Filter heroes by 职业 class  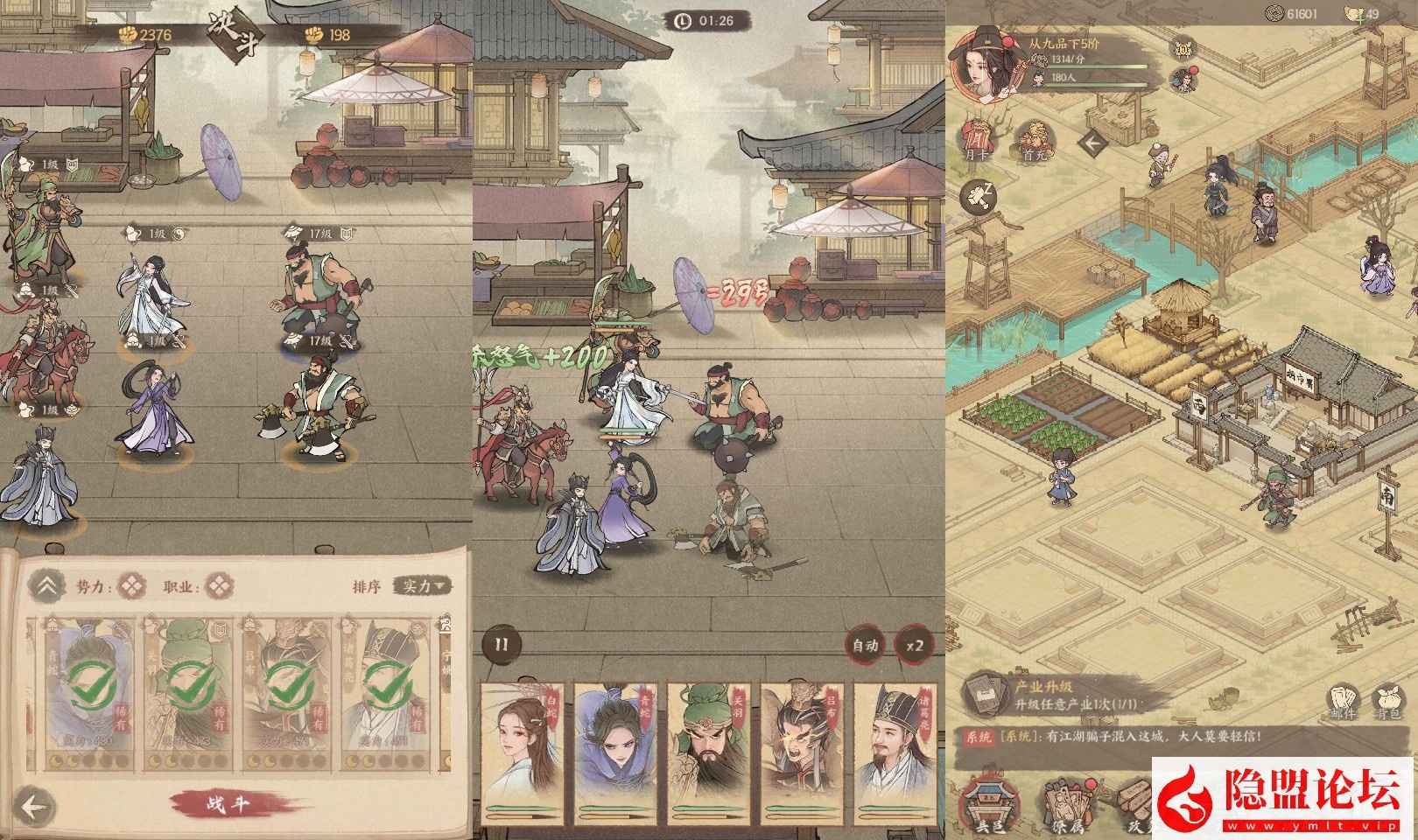pyautogui.click(x=218, y=585)
